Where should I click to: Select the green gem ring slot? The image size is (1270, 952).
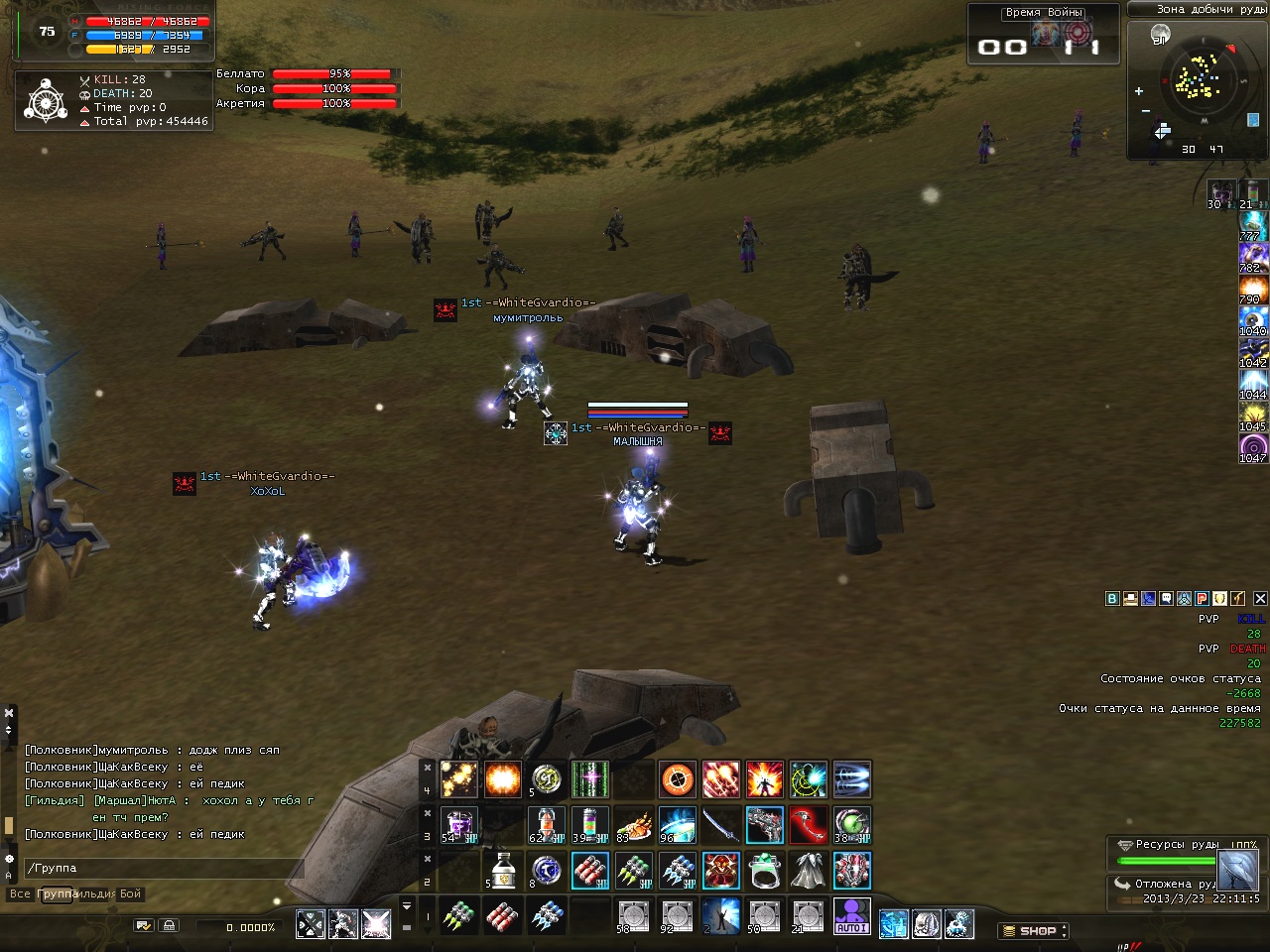pyautogui.click(x=764, y=871)
